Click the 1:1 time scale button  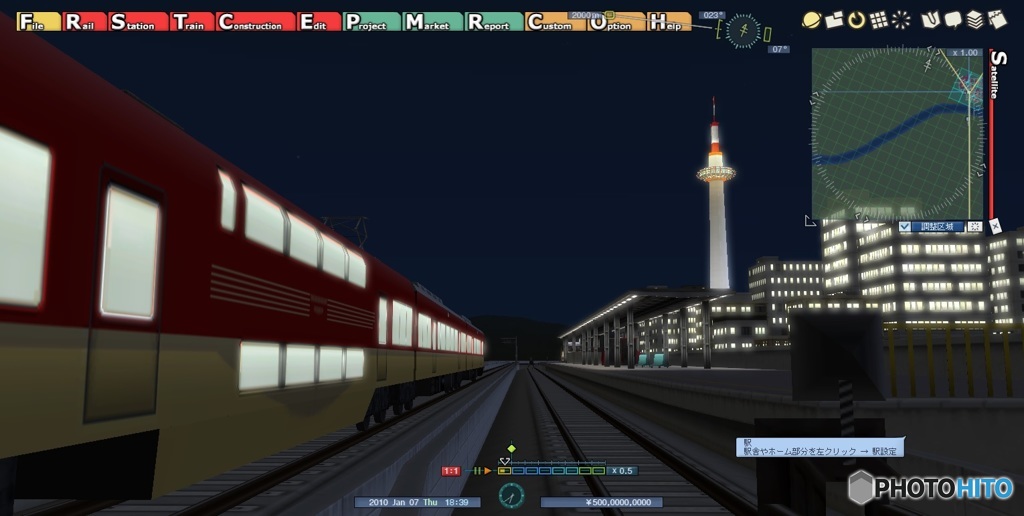451,471
